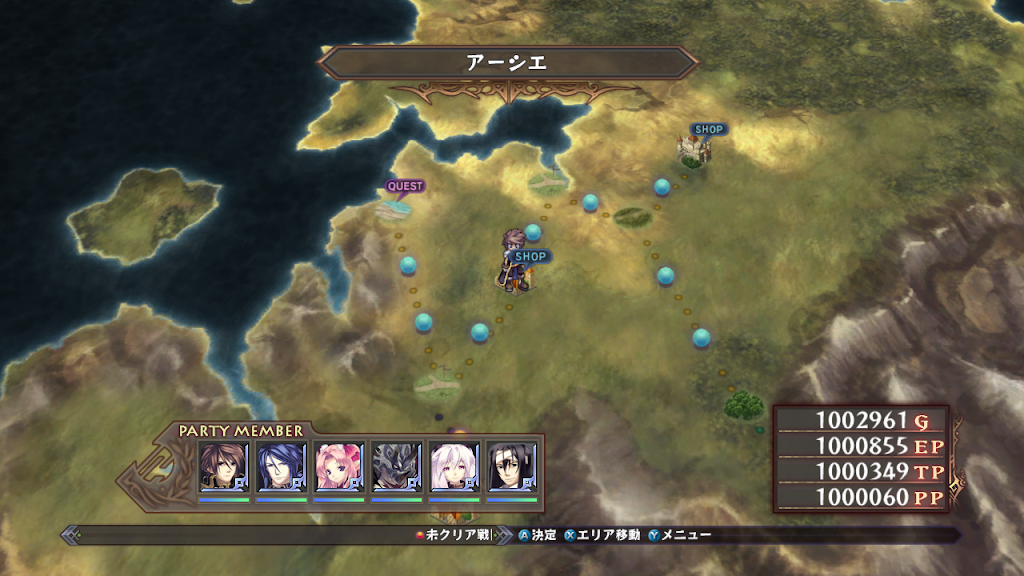Select the brown-haired hero party portrait

coord(223,466)
